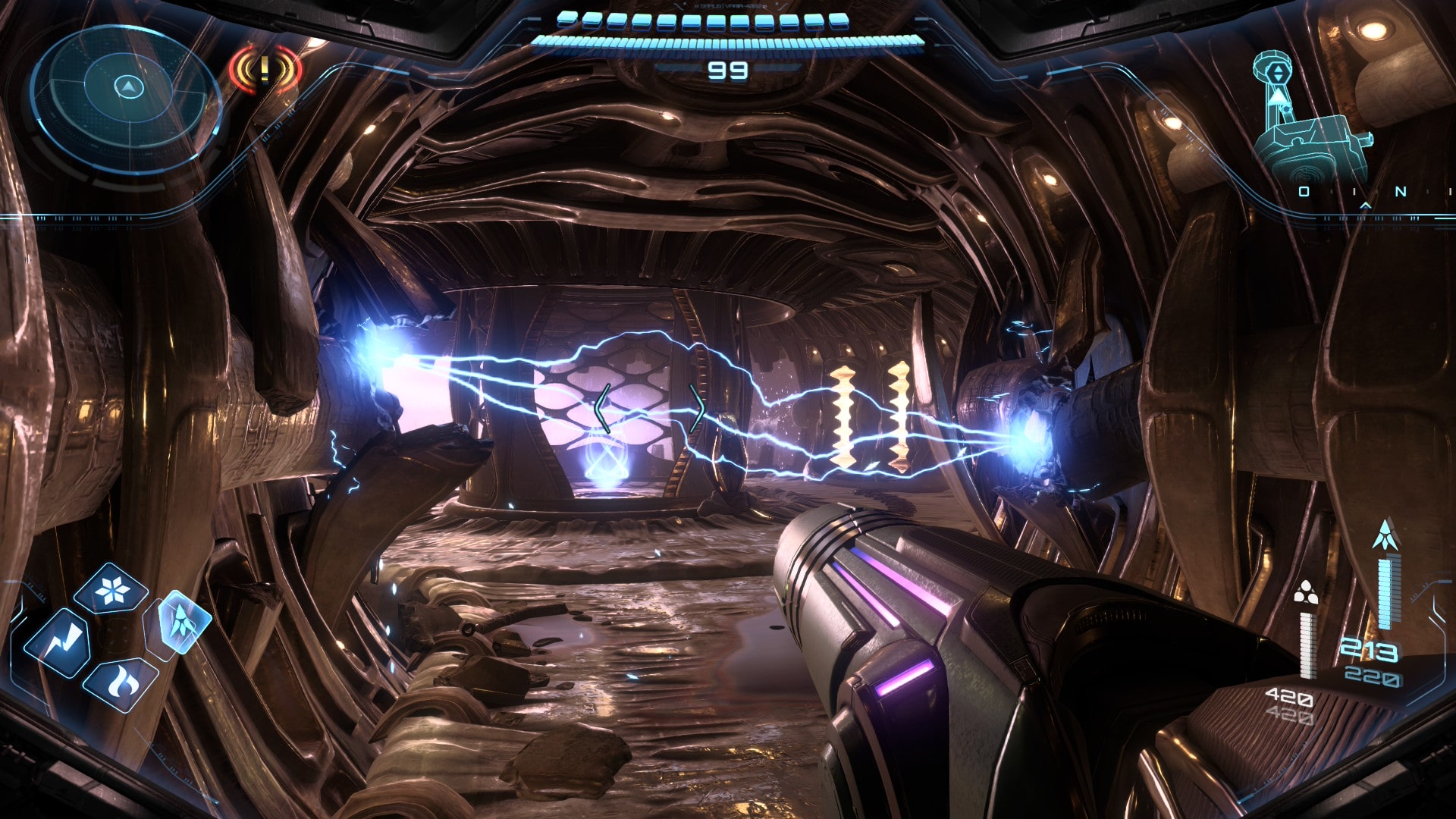Click the red exclamation hazard warning icon

pos(265,70)
